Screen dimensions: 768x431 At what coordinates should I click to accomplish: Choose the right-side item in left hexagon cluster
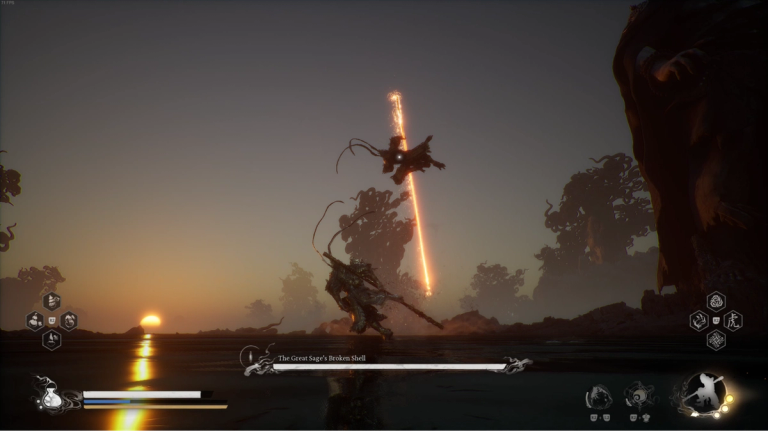(69, 321)
